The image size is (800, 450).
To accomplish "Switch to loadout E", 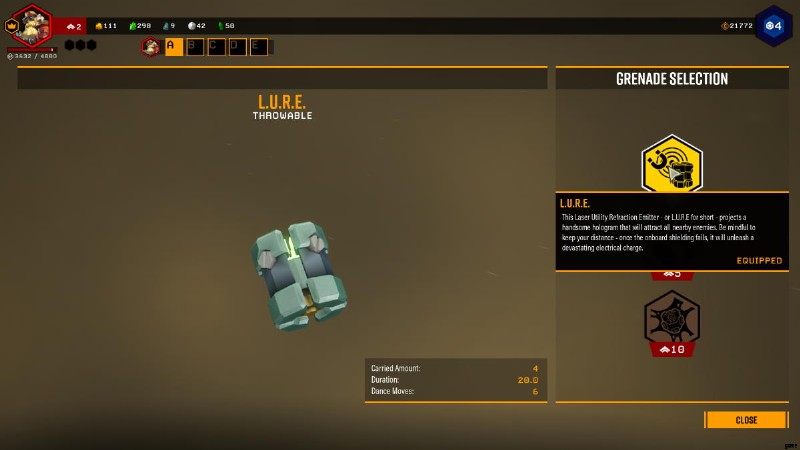I will point(258,46).
